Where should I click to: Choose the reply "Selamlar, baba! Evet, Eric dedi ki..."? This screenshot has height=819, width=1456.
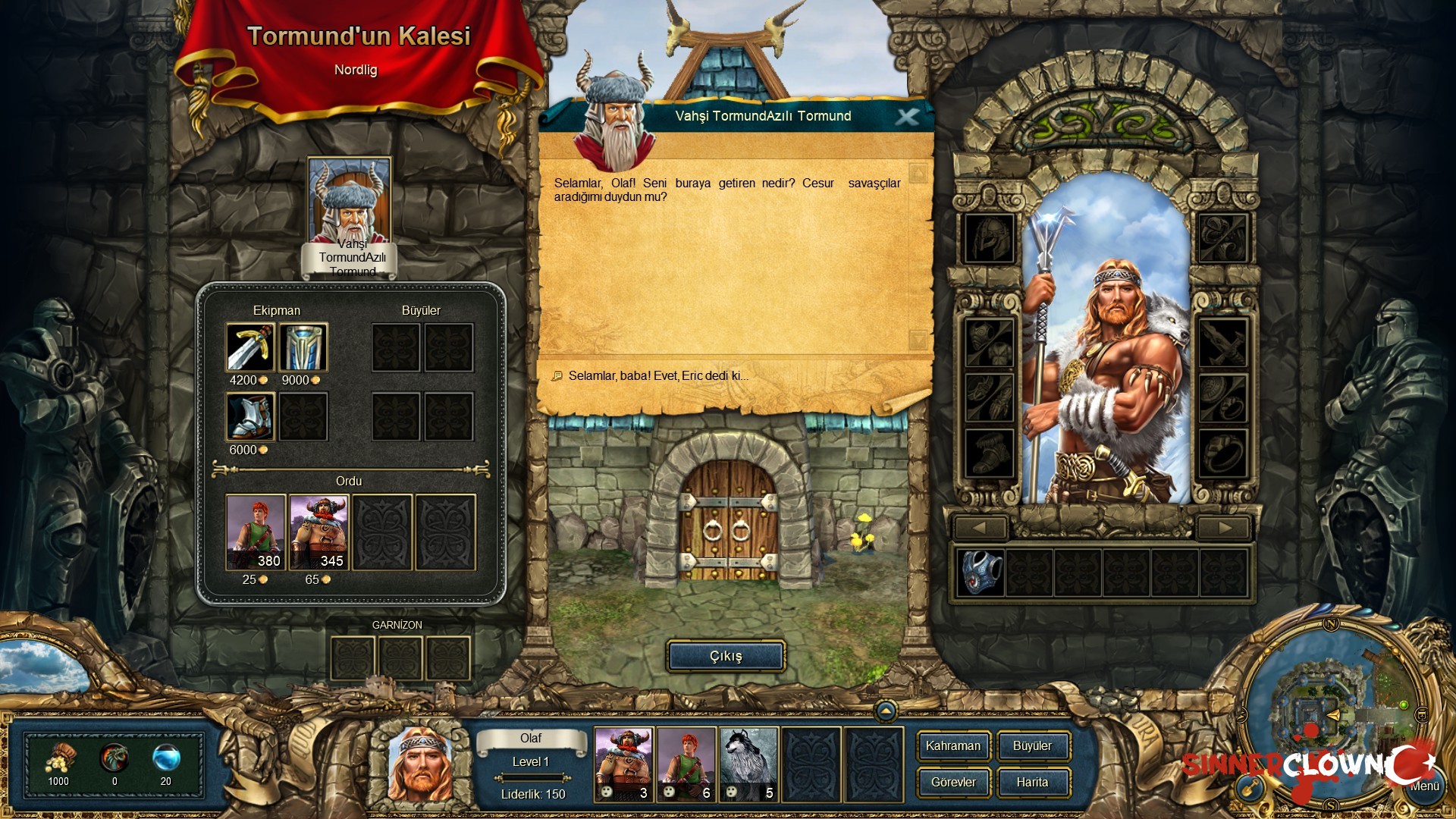[x=657, y=376]
